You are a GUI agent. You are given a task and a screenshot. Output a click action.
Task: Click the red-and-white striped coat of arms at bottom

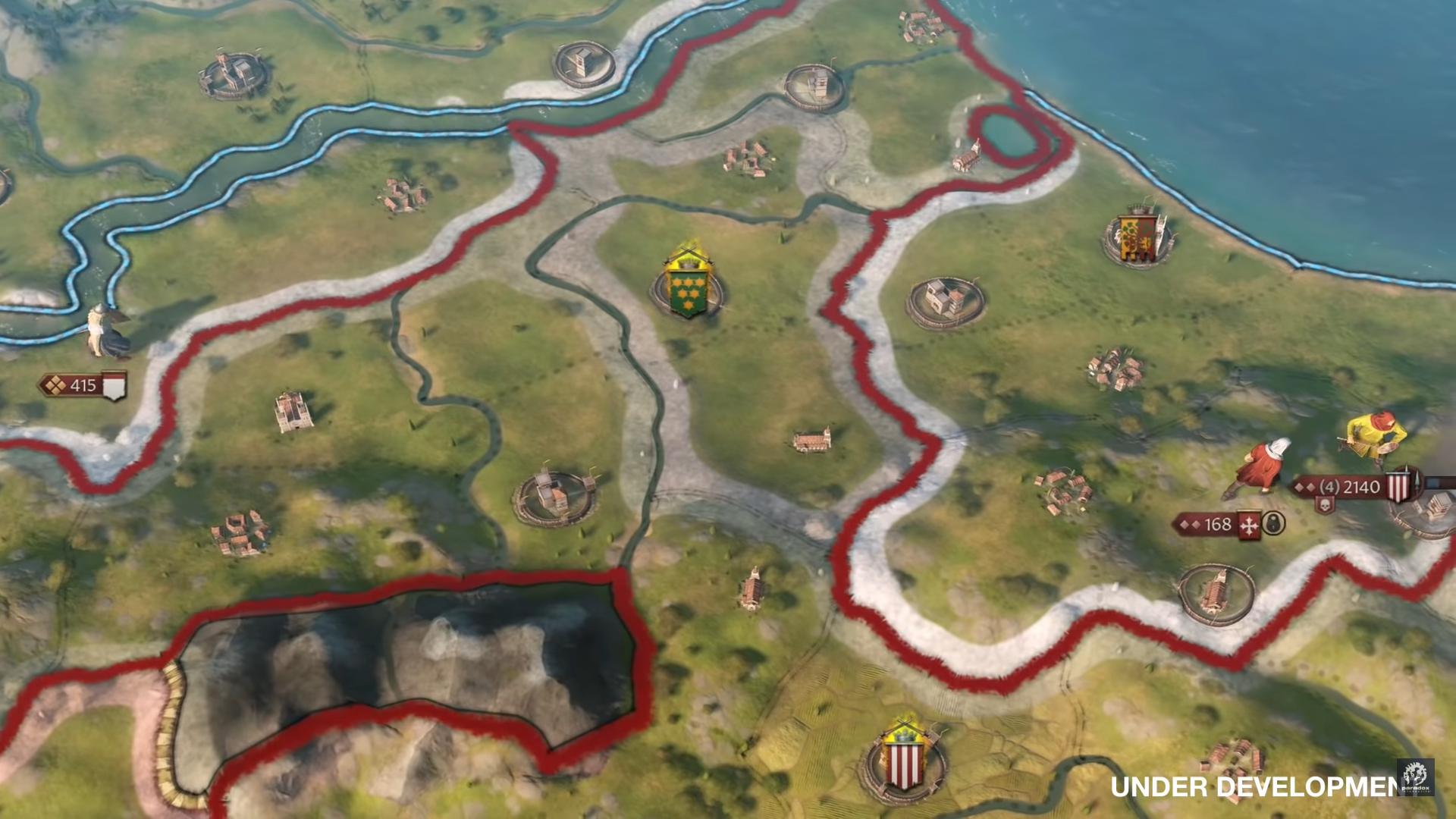coord(905,762)
